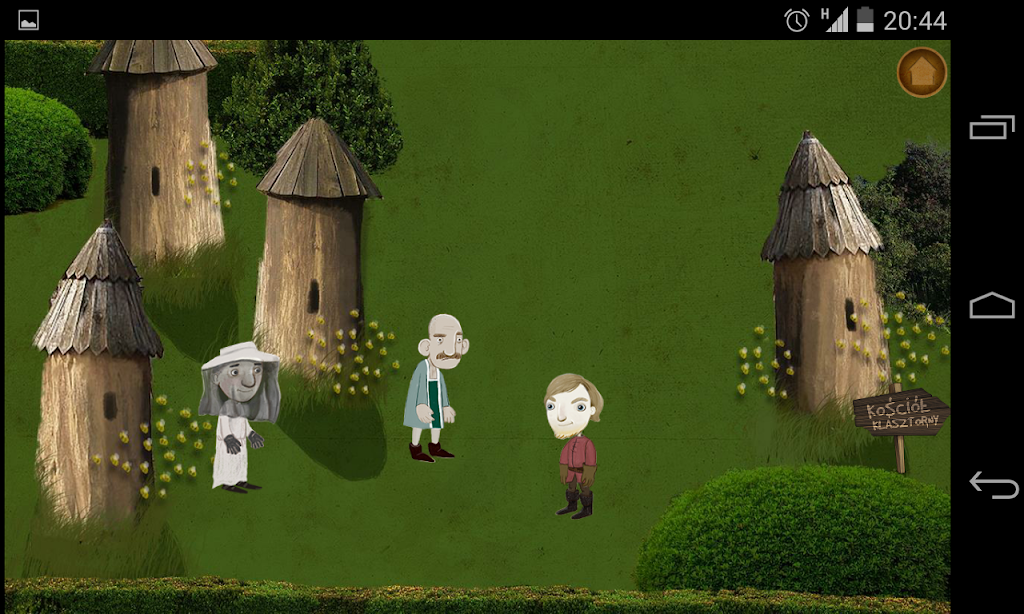Tap the round home button

click(x=921, y=72)
